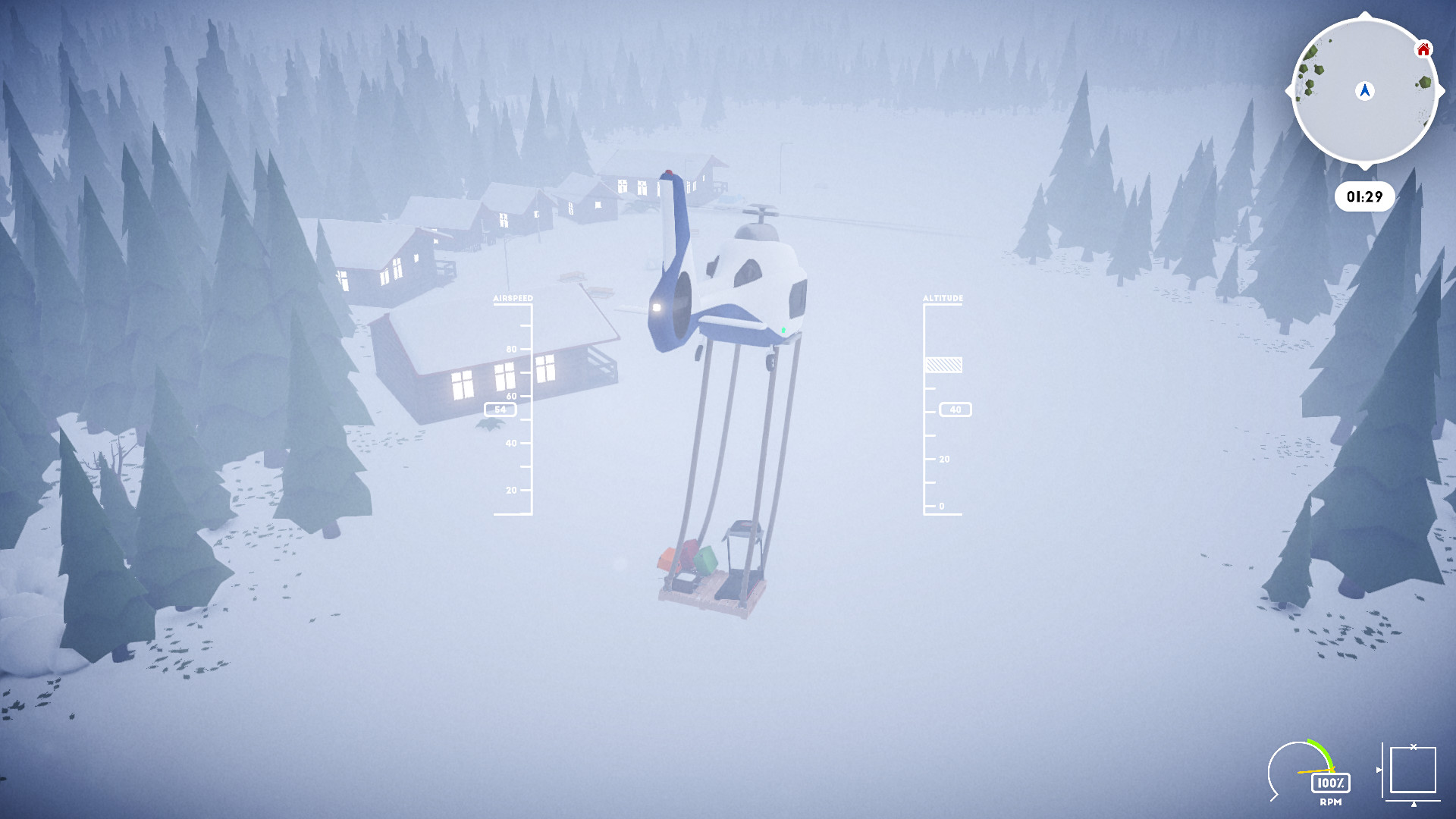Click the 01:29 mission timer pill

point(1365,196)
